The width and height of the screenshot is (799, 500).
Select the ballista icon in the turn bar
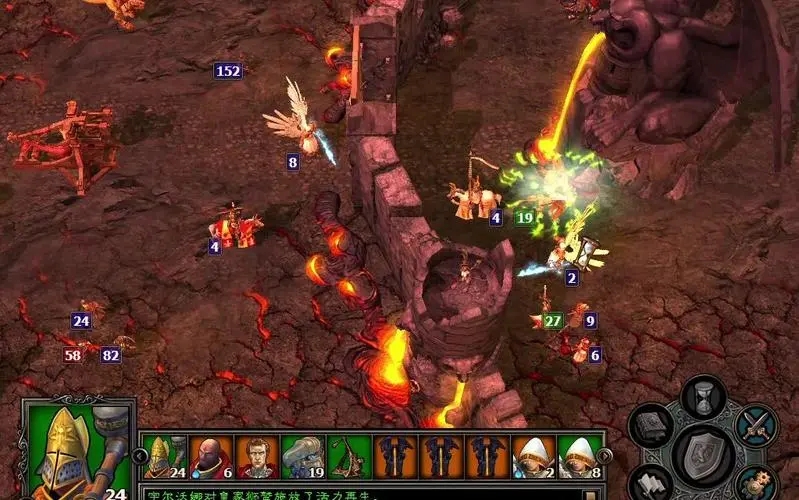coord(349,457)
